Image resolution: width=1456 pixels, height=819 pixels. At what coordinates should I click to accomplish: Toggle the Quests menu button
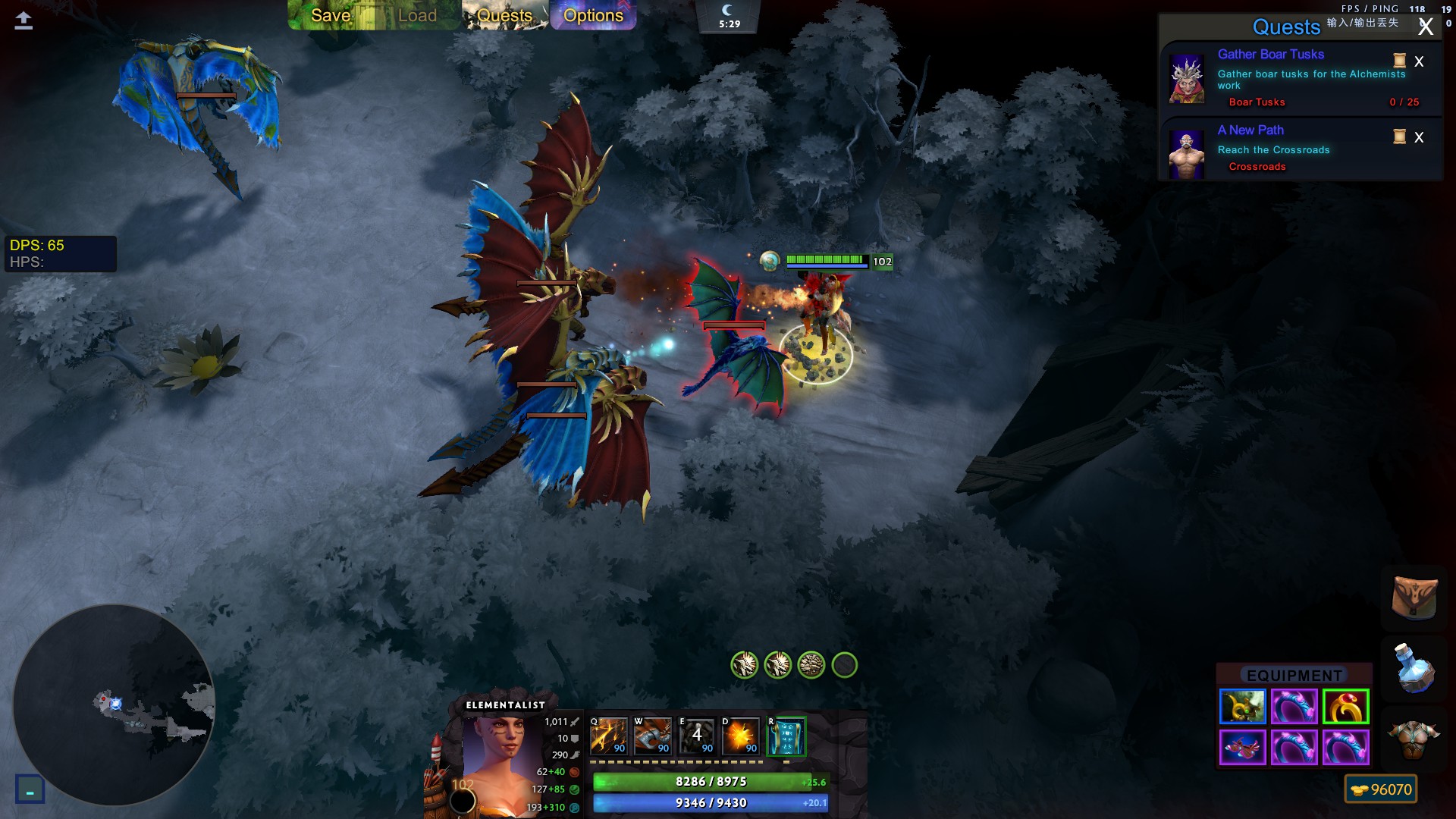click(x=504, y=15)
